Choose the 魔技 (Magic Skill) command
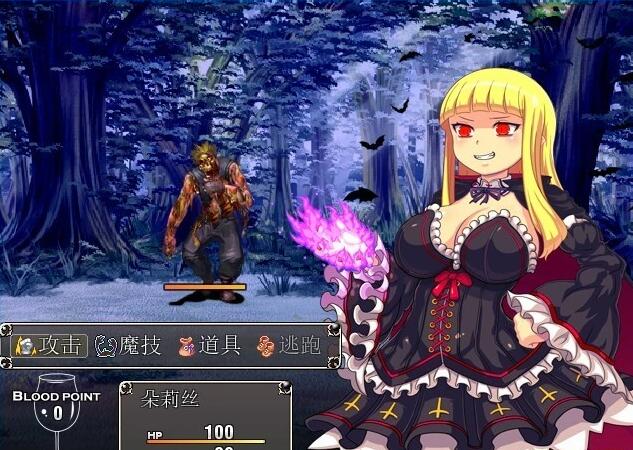The width and height of the screenshot is (633, 450). coord(128,346)
